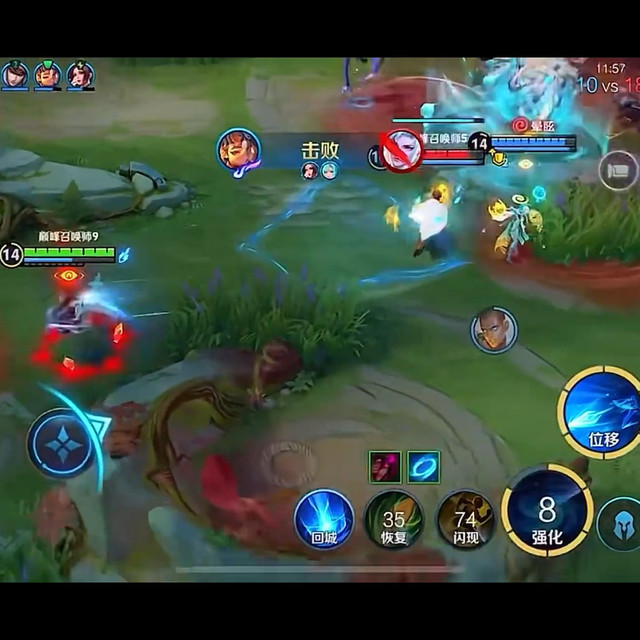Select the first teammate portrait
This screenshot has width=640, height=640.
[x=15, y=75]
